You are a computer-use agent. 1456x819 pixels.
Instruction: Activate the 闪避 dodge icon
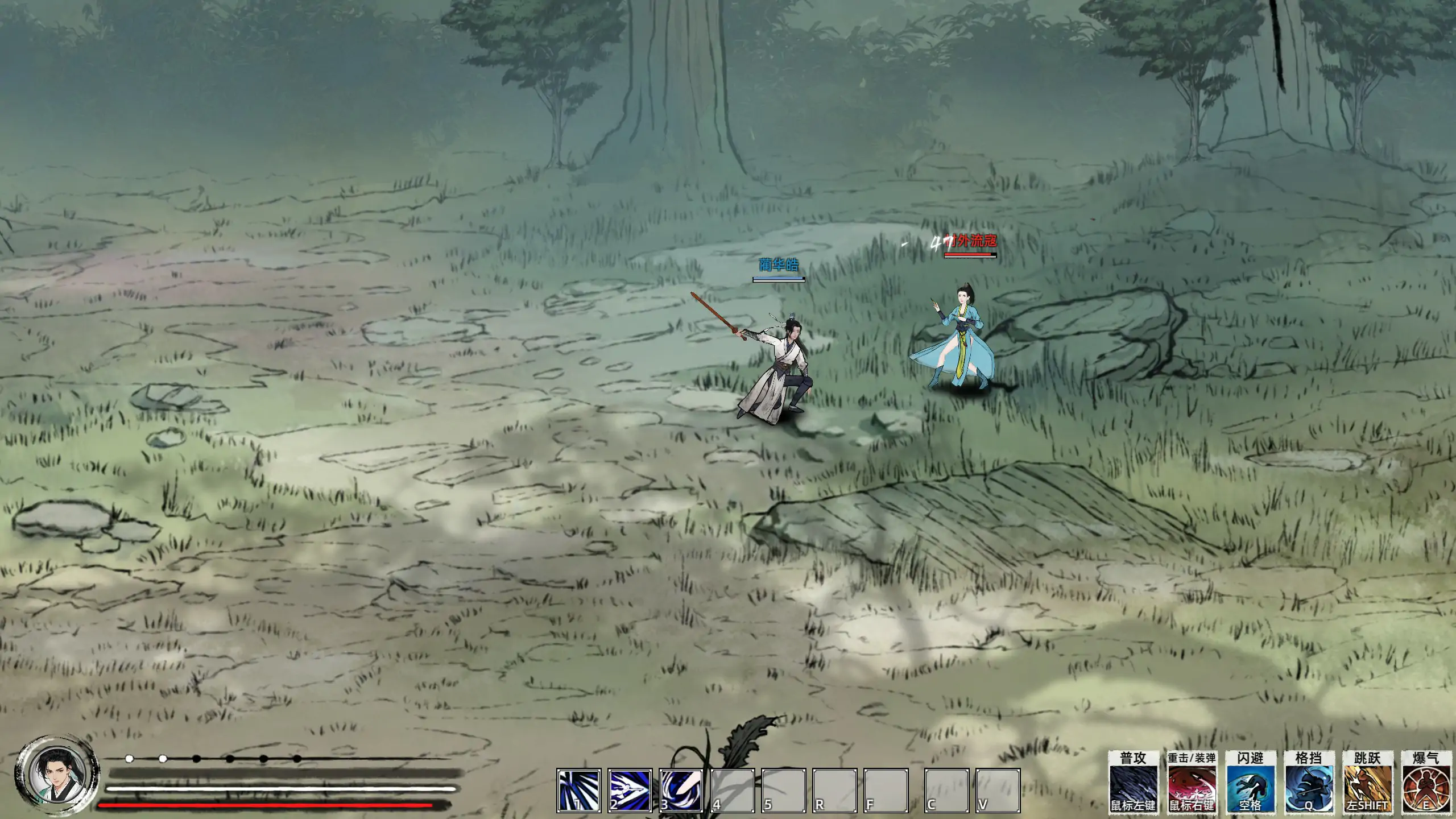click(x=1249, y=787)
